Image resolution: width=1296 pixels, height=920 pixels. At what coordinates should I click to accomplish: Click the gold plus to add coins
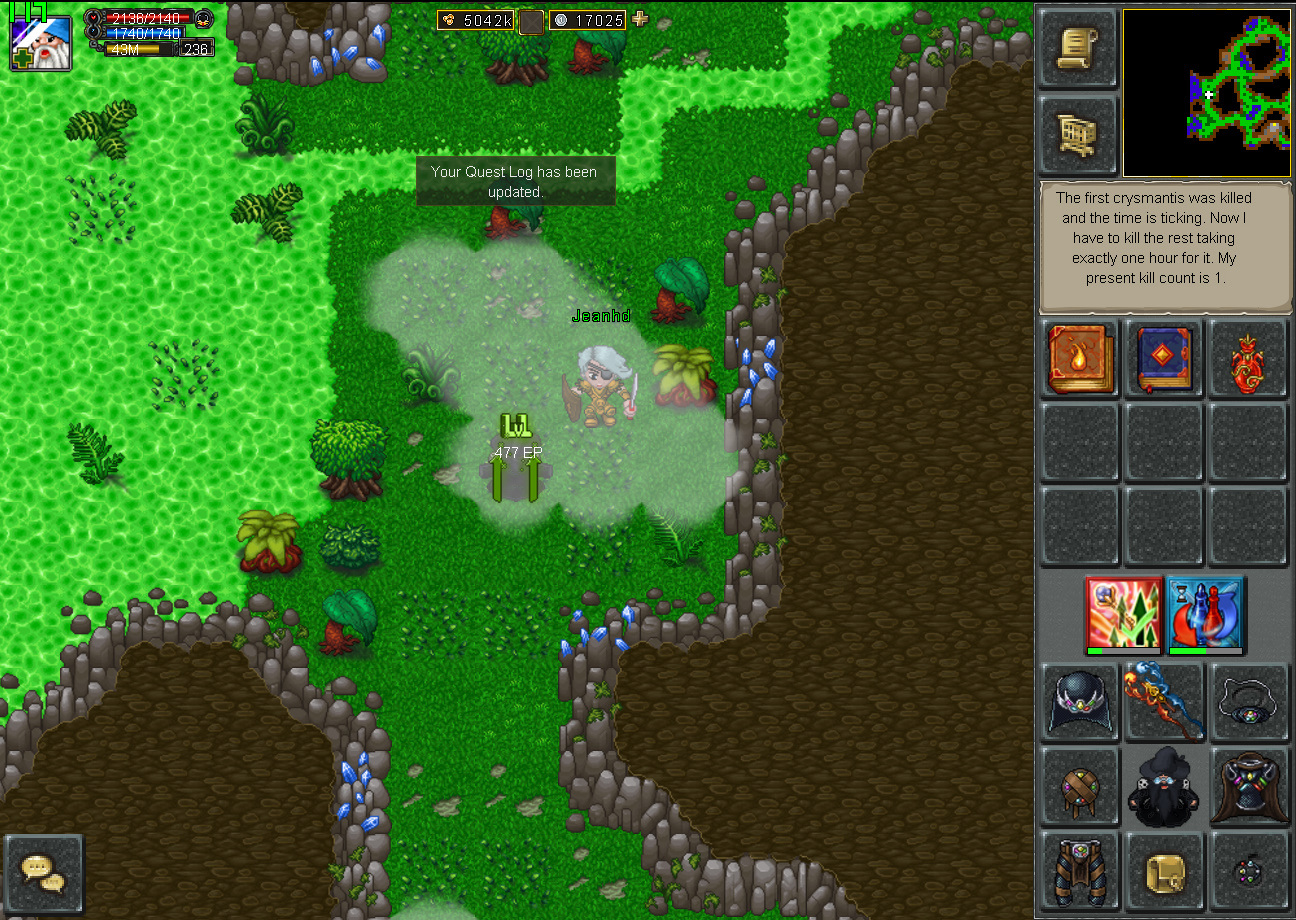coord(640,19)
